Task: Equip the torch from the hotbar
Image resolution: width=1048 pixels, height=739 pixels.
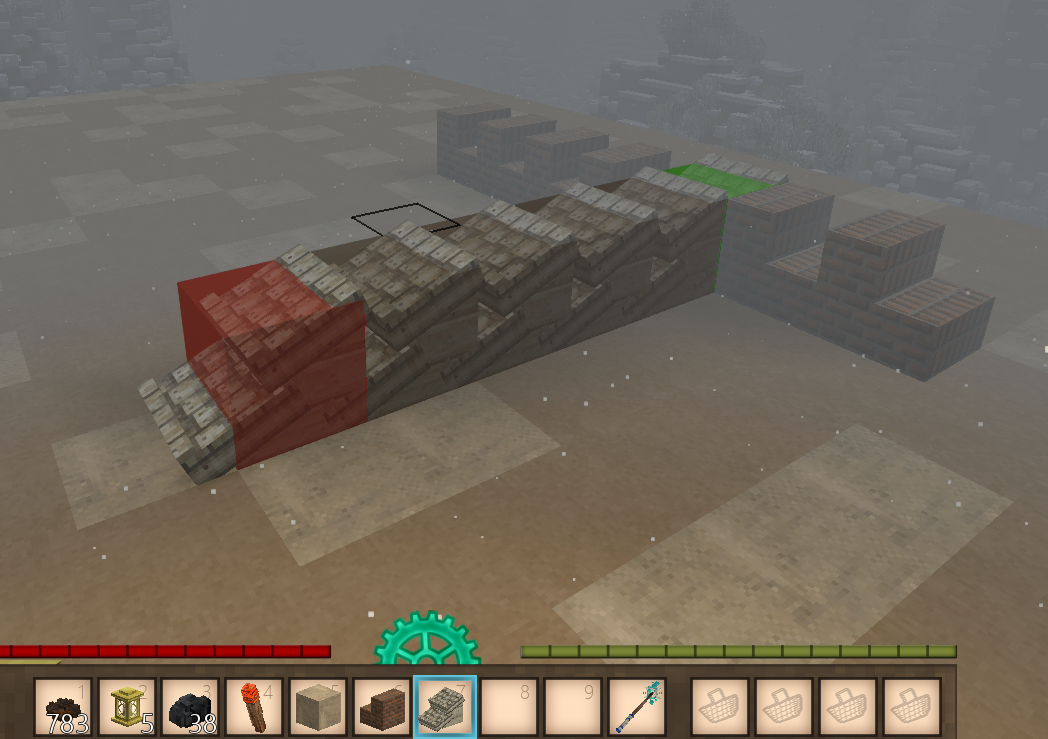Action: point(254,707)
